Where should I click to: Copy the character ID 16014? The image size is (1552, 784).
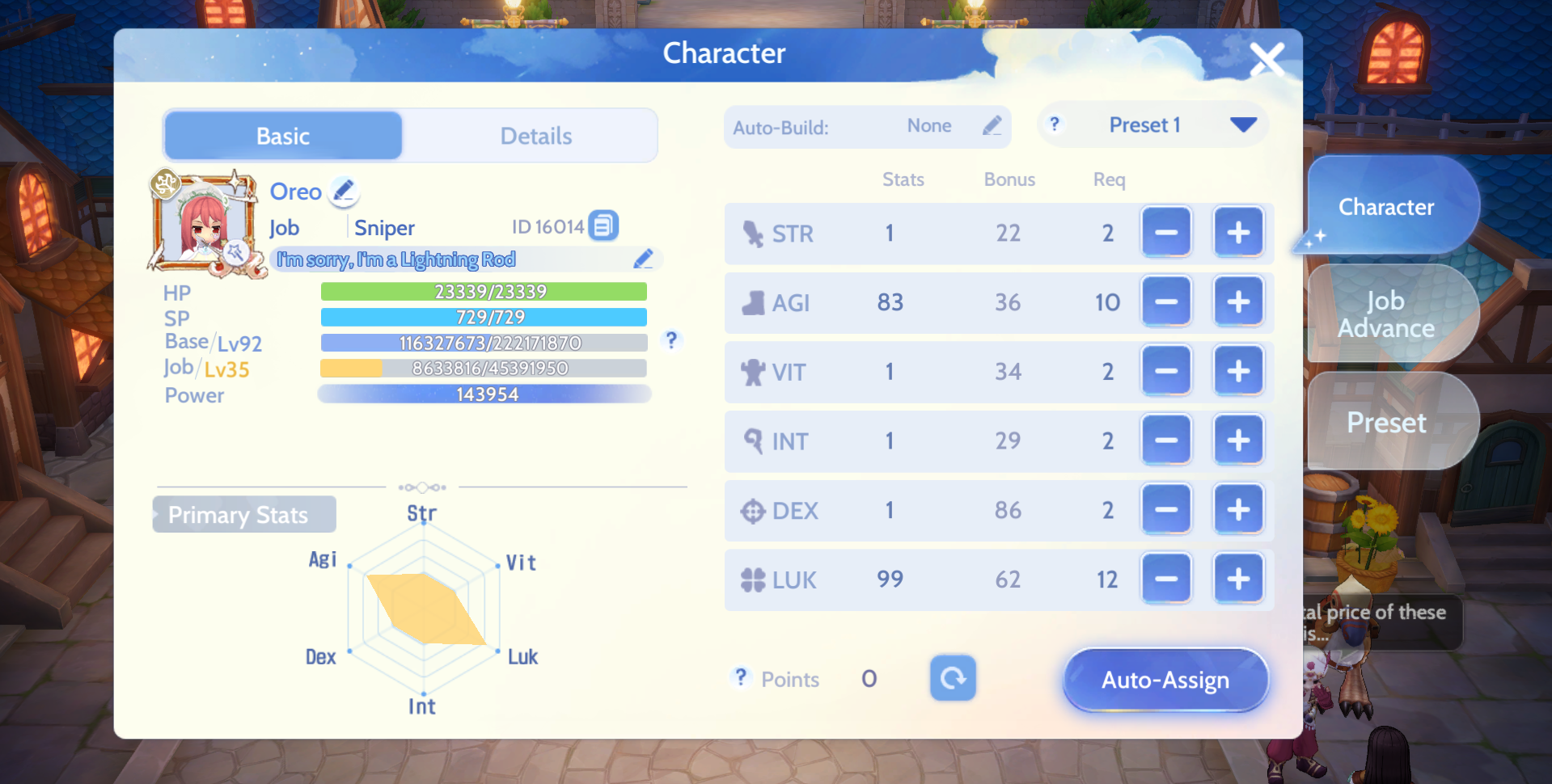click(603, 226)
